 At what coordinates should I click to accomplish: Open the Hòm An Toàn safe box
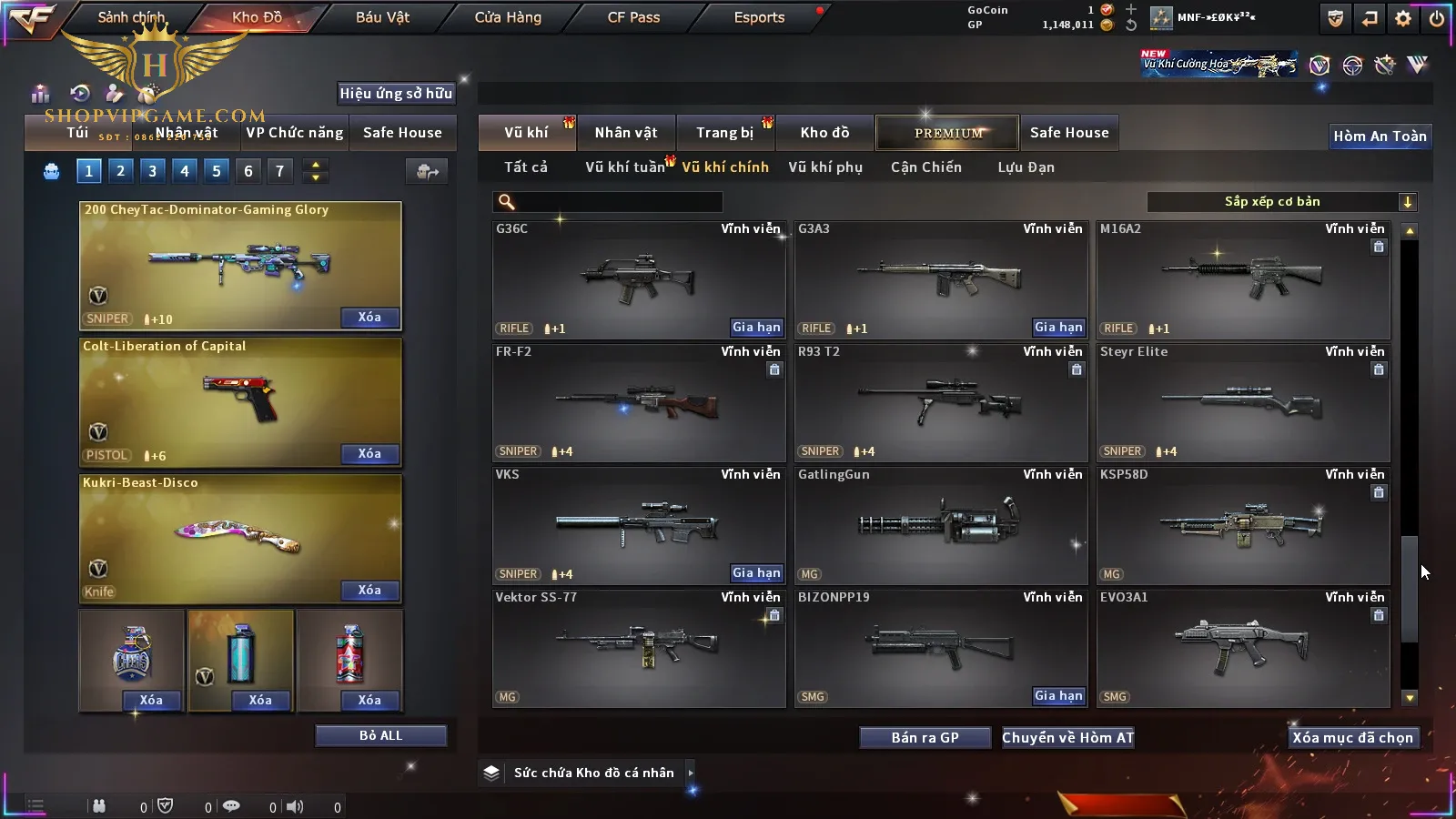[x=1380, y=136]
